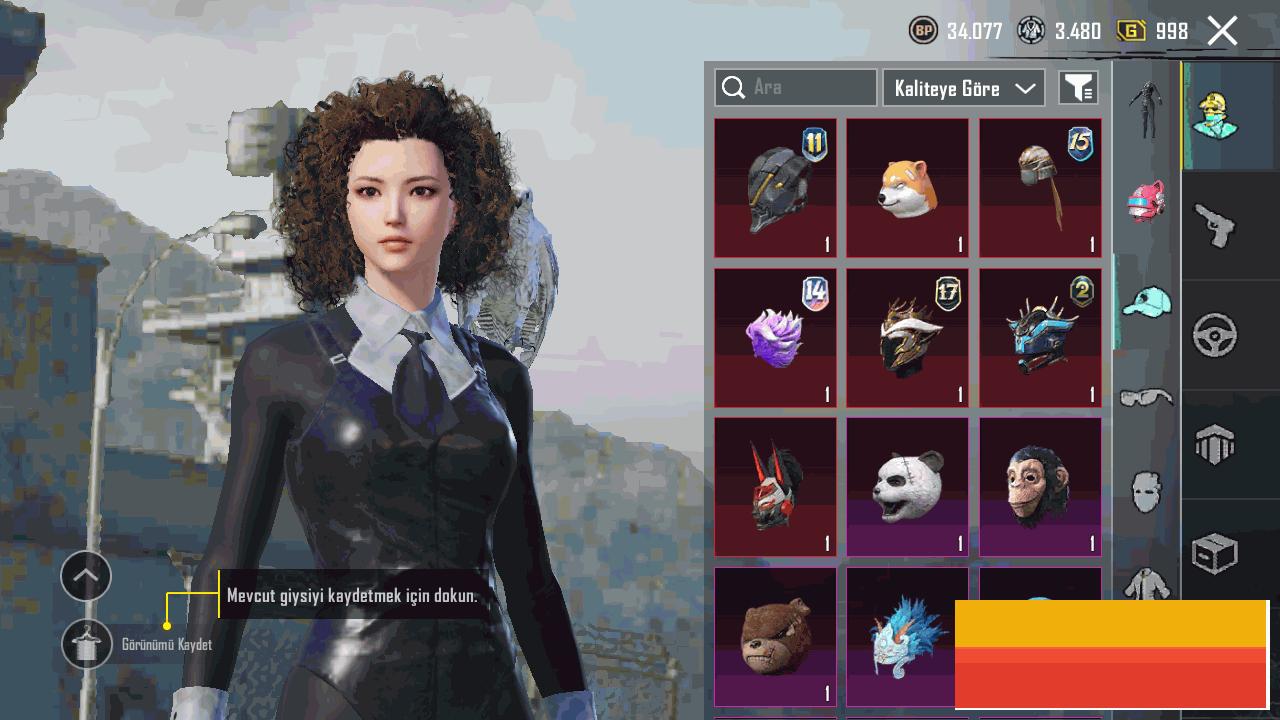
Task: Switch to the weapons pistol tab
Action: tap(1214, 225)
